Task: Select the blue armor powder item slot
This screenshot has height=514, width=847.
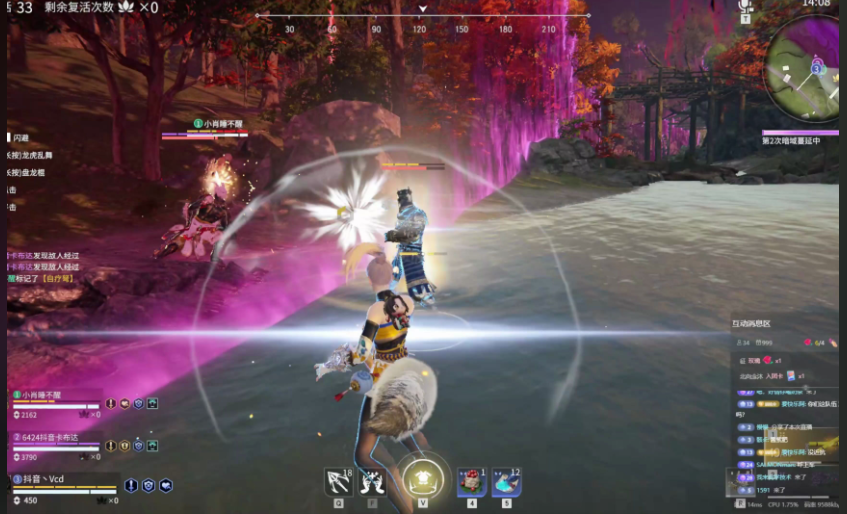Action: 506,482
